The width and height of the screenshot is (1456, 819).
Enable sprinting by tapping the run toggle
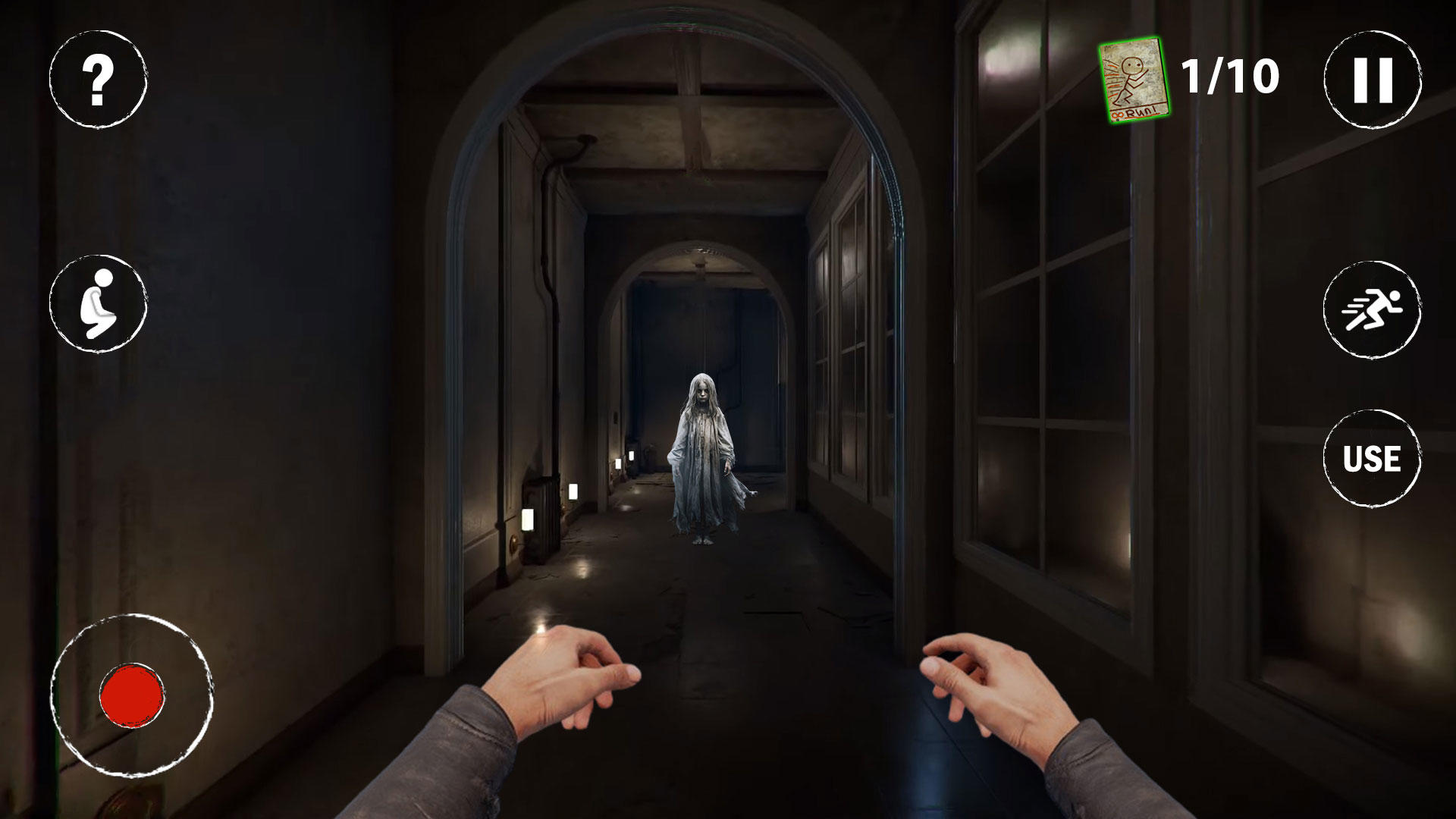[1372, 311]
